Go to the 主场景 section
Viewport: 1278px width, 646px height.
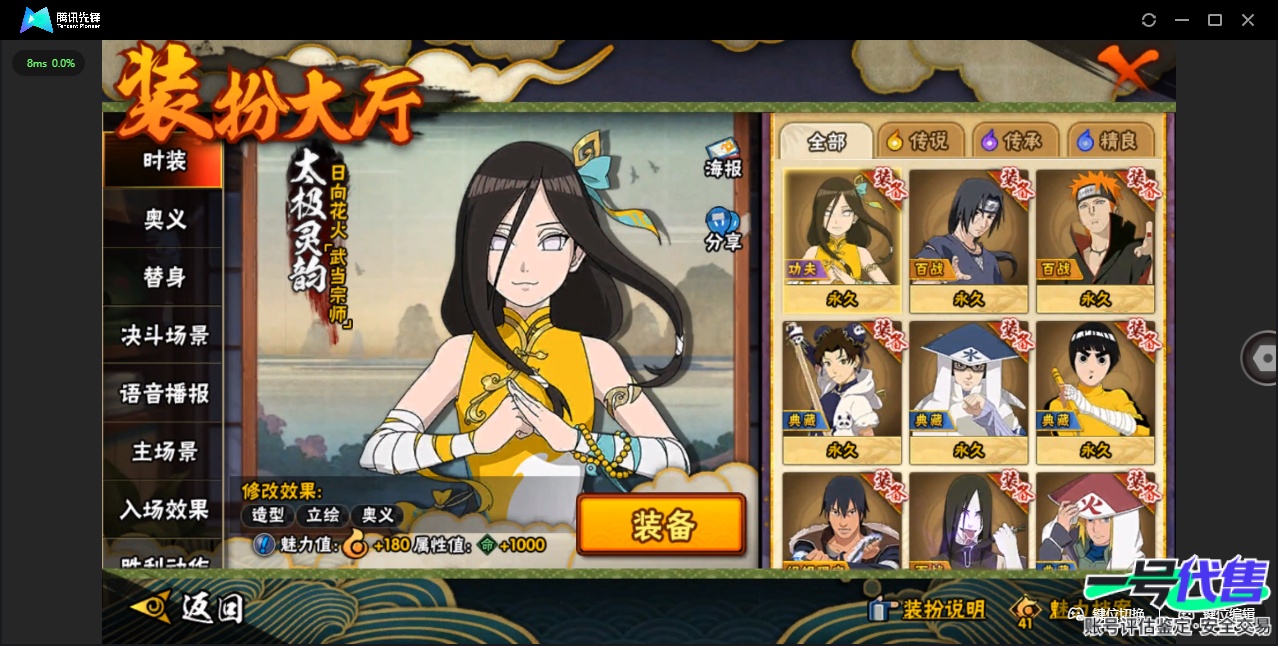pyautogui.click(x=164, y=451)
